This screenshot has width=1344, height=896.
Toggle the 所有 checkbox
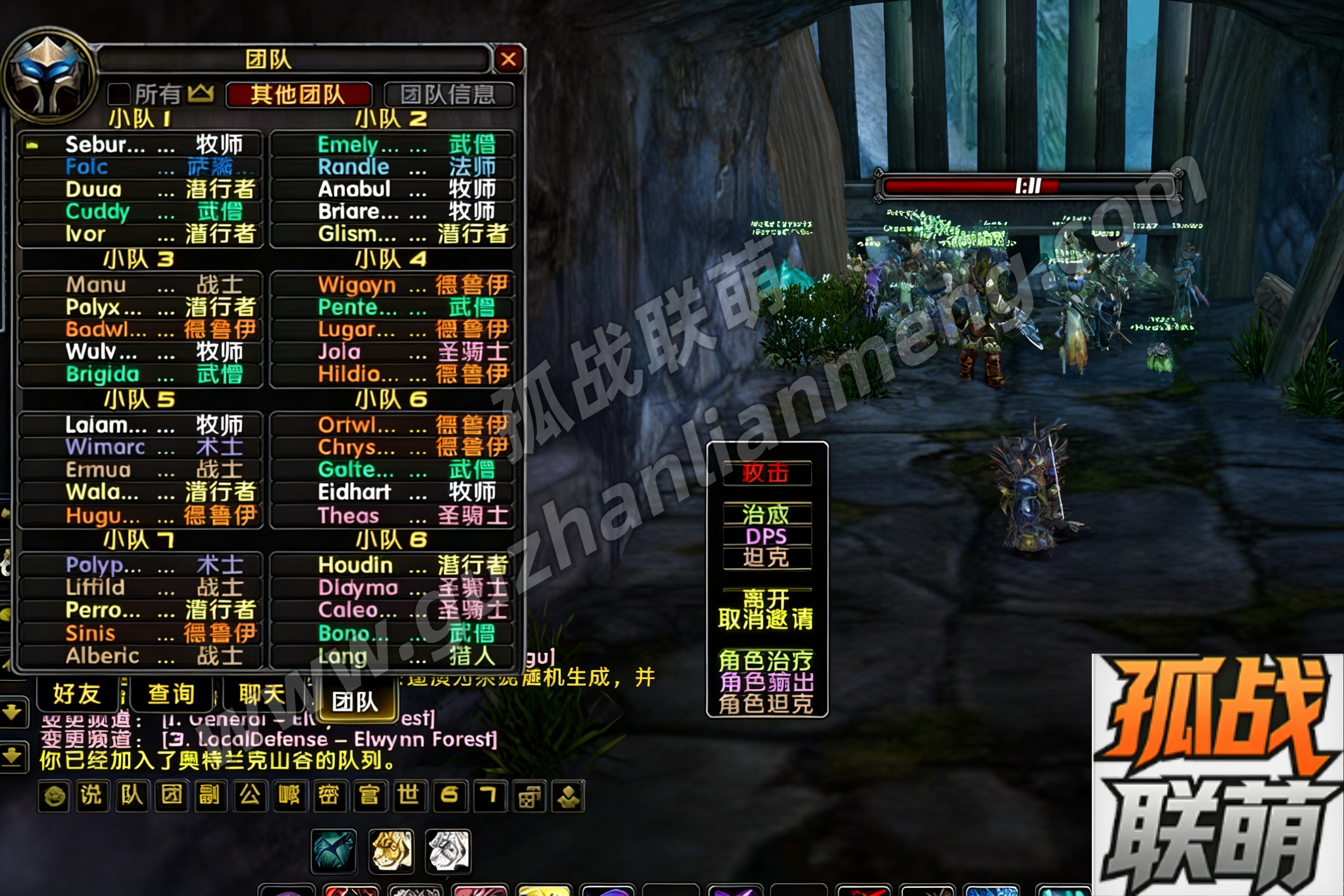(120, 94)
